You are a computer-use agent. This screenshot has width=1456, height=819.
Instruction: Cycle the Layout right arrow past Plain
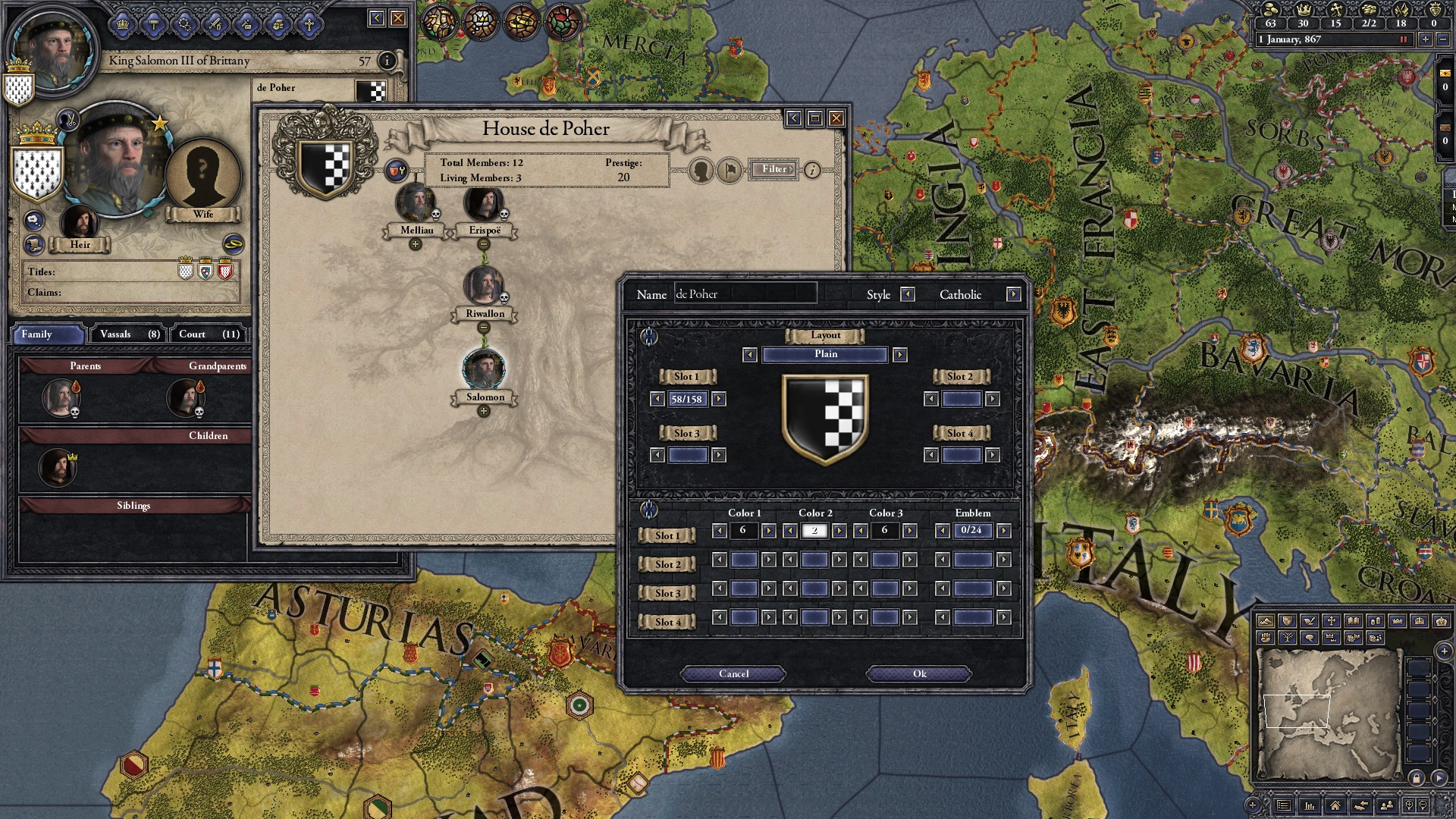(x=902, y=355)
